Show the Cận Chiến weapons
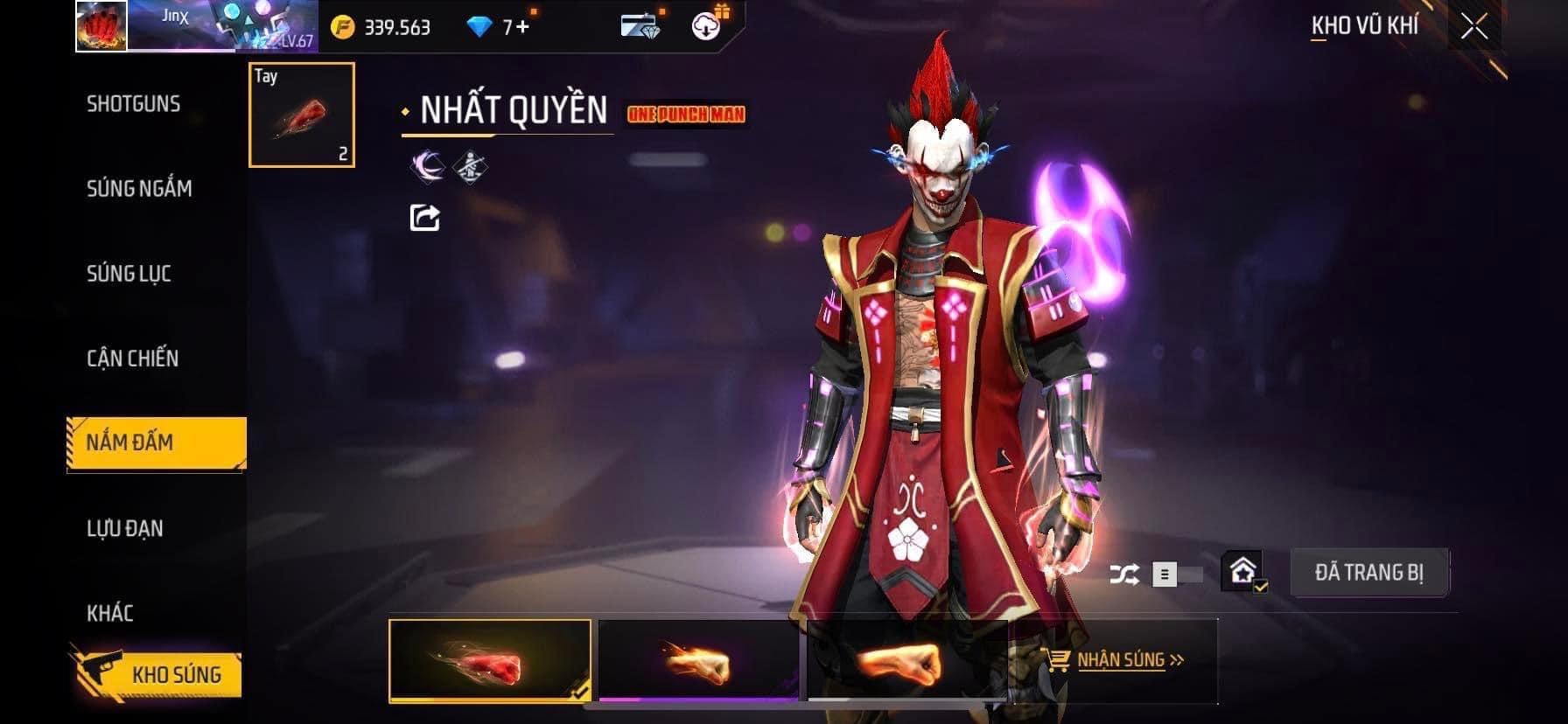 coord(132,359)
